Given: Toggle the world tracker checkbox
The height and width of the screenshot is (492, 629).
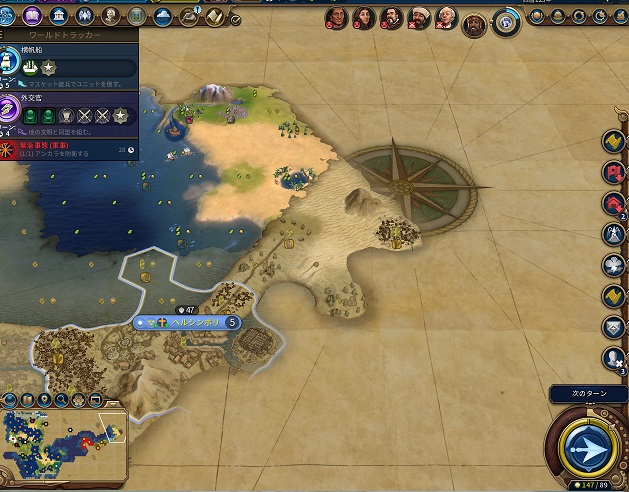Looking at the screenshot, I should pos(234,19).
